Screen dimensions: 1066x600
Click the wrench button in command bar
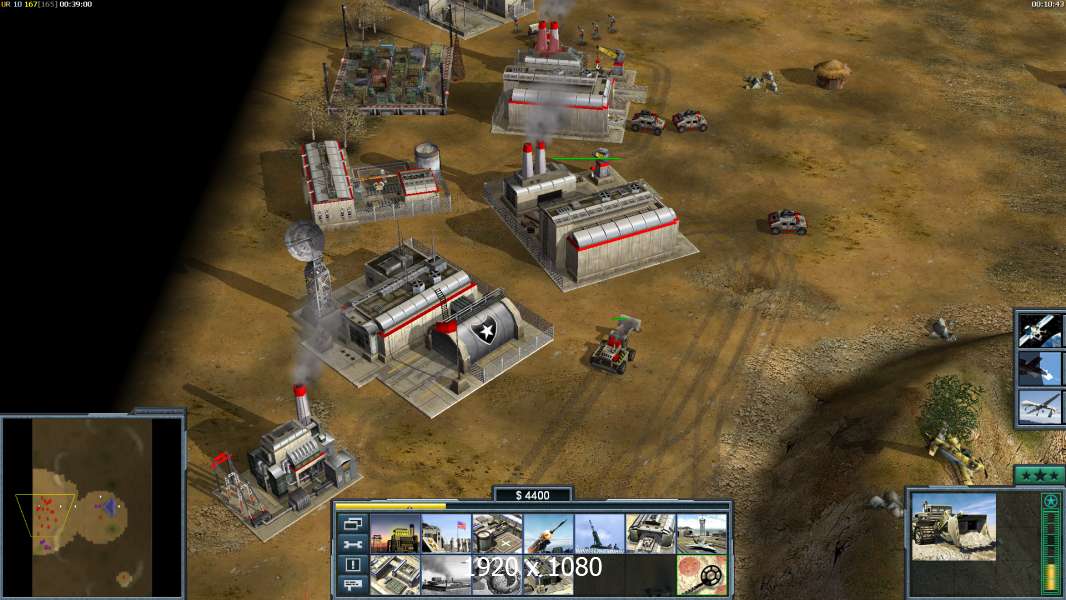[x=353, y=544]
